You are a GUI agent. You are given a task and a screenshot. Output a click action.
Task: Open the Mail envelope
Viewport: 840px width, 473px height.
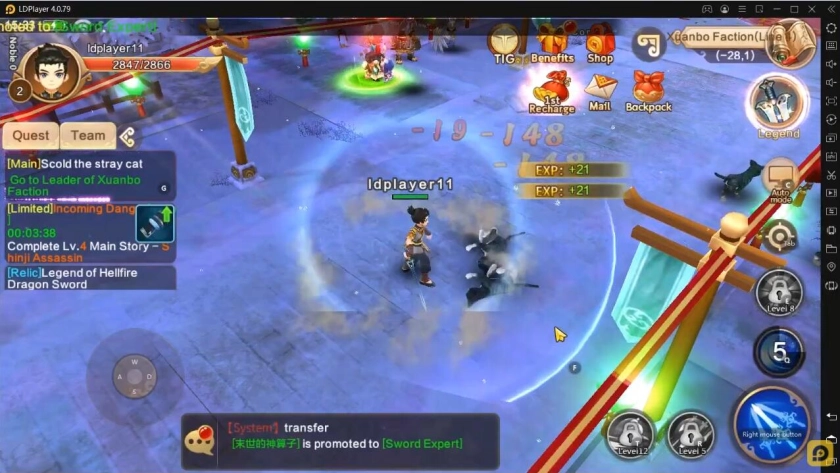[600, 91]
